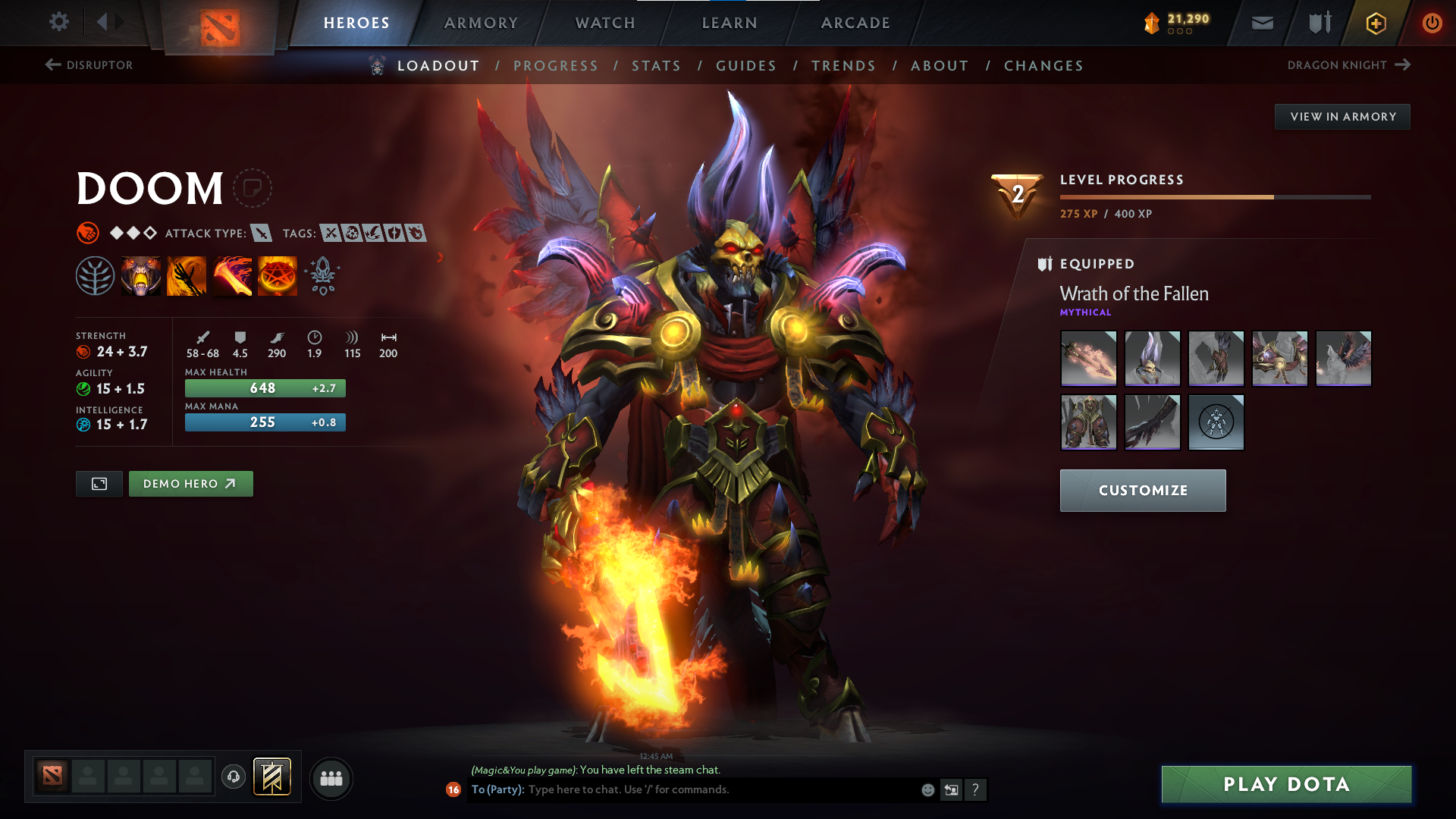Screen dimensions: 1456x819
Task: Toggle the voice chat headset icon
Action: [233, 778]
